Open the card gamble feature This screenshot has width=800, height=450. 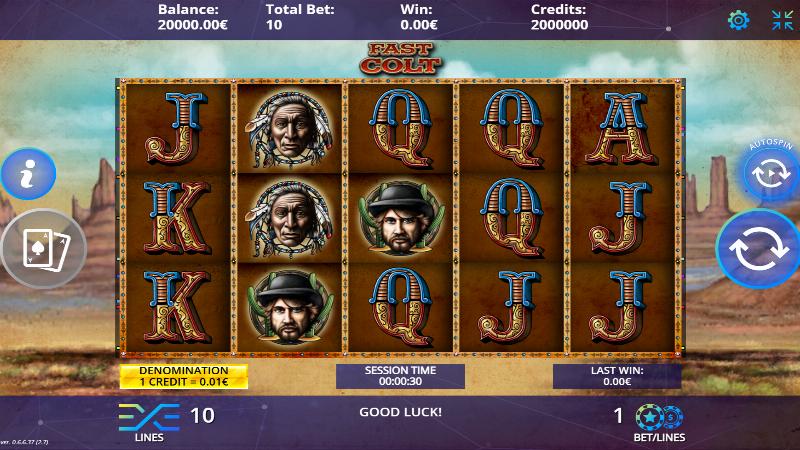(x=38, y=248)
